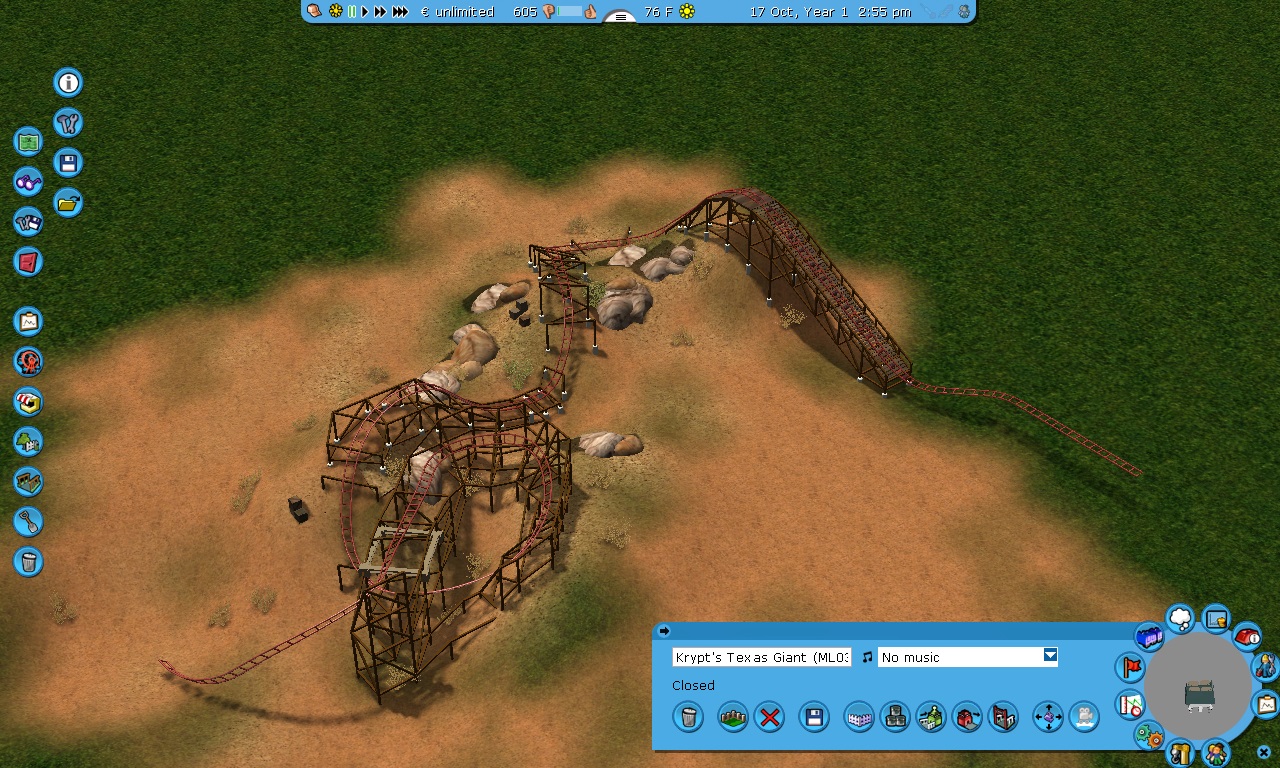This screenshot has height=768, width=1280.
Task: Save the coaster design with the panel's disk icon
Action: (x=814, y=717)
